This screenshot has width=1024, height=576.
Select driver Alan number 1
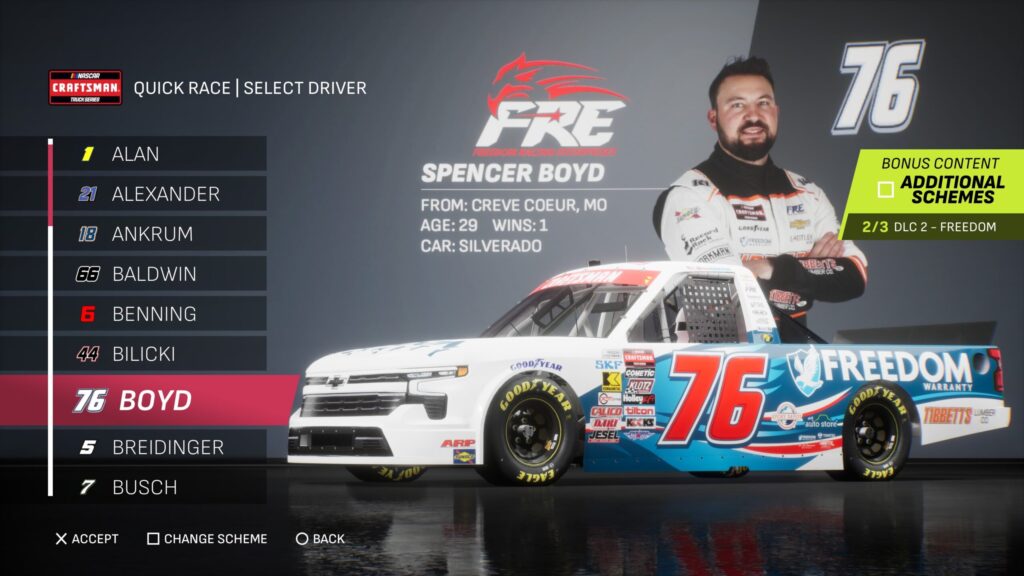click(x=160, y=154)
